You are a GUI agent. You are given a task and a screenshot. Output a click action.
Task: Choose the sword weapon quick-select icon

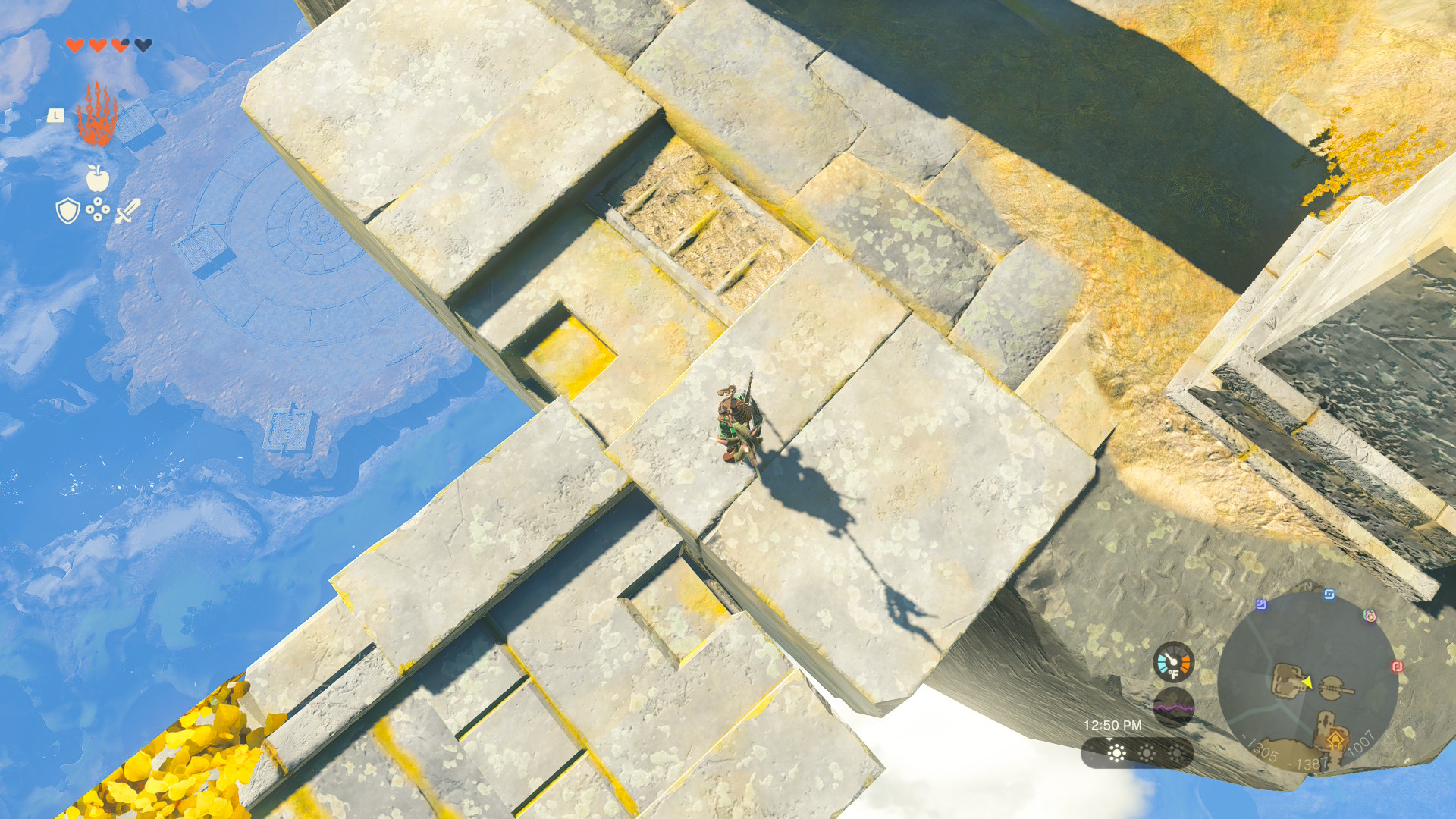[127, 211]
